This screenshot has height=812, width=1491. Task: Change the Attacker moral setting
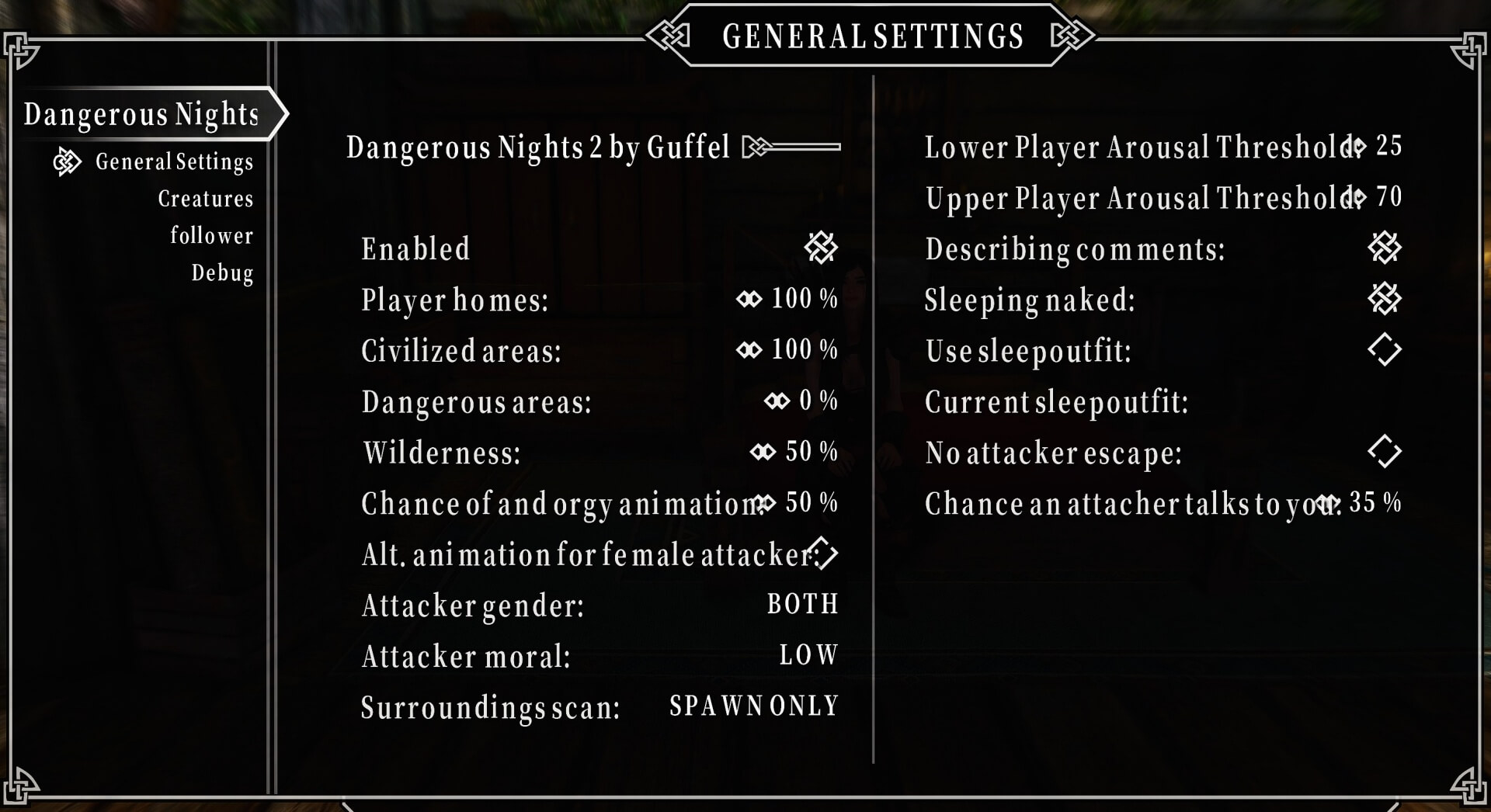(x=808, y=656)
